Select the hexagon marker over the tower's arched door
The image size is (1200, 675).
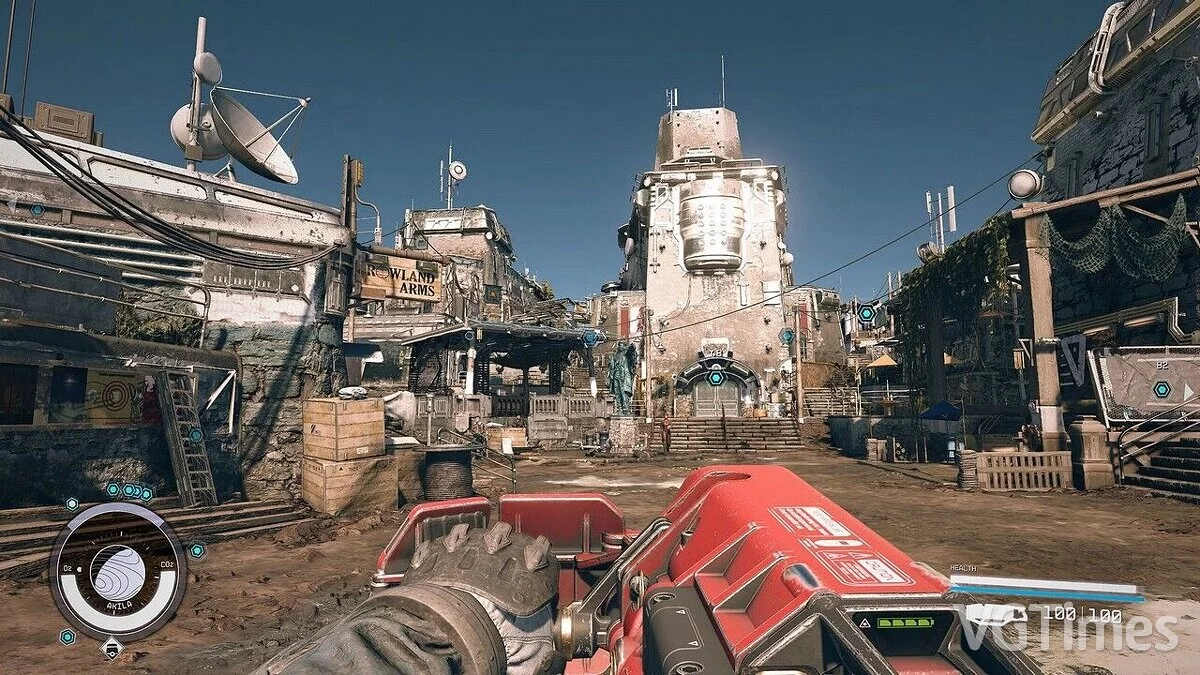click(715, 377)
